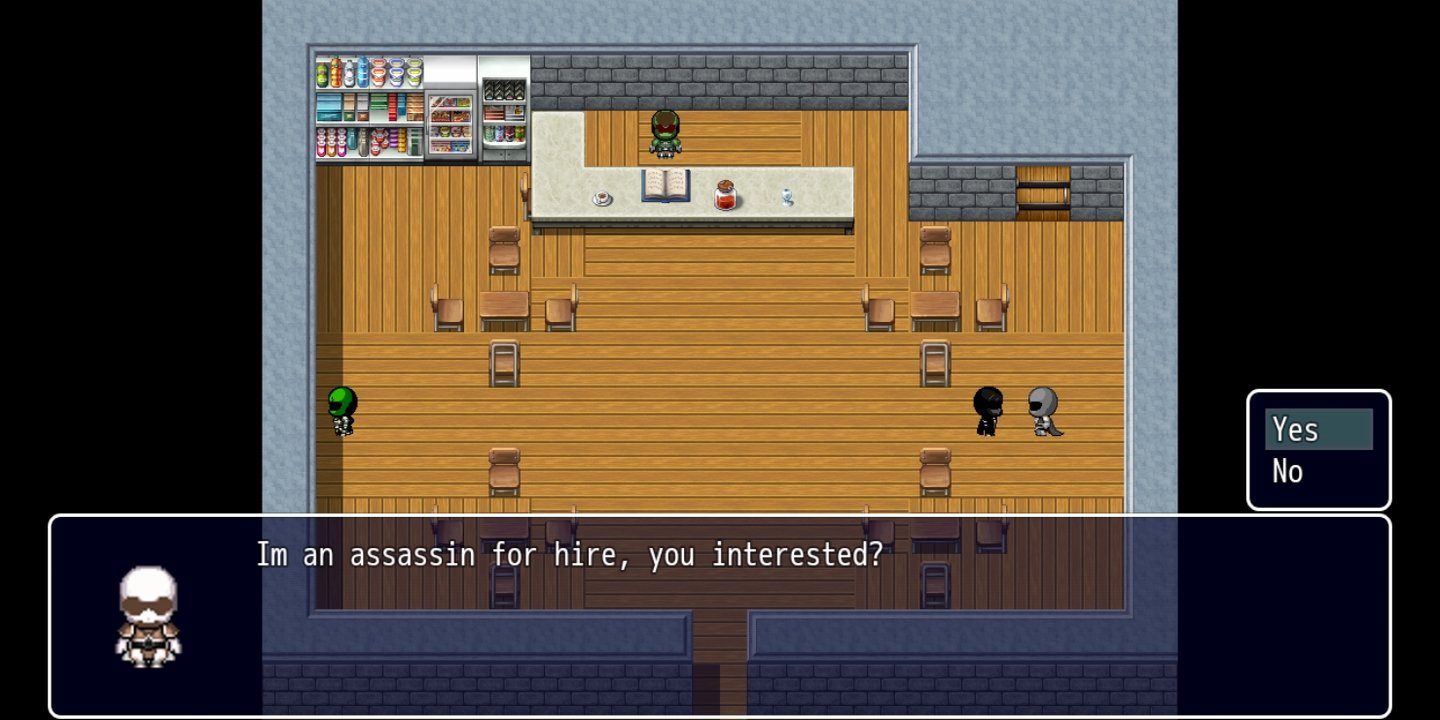The image size is (1440, 720).
Task: Select the No dialogue option
Action: [1289, 471]
